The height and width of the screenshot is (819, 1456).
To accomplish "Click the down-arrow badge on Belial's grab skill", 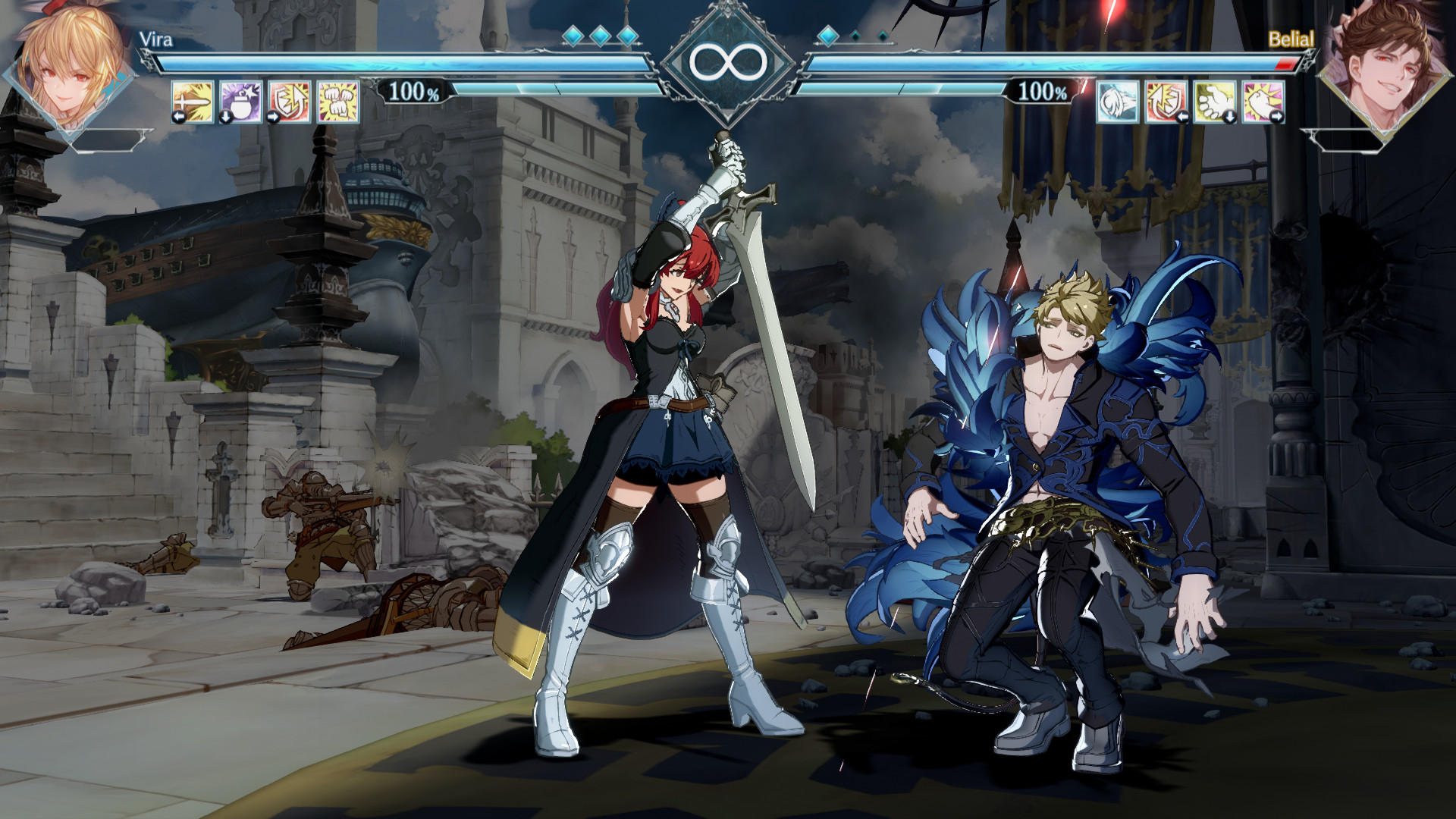I will [1231, 116].
